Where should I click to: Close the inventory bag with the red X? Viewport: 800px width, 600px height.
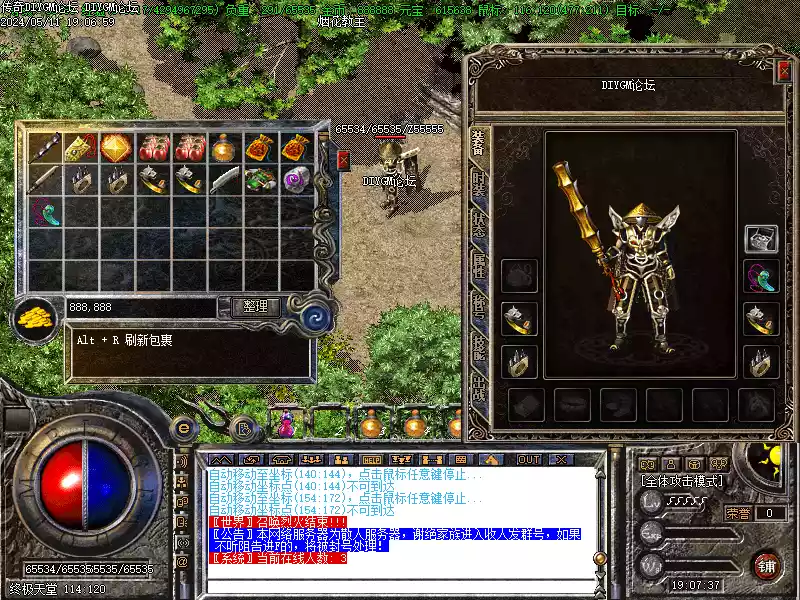pyautogui.click(x=343, y=160)
